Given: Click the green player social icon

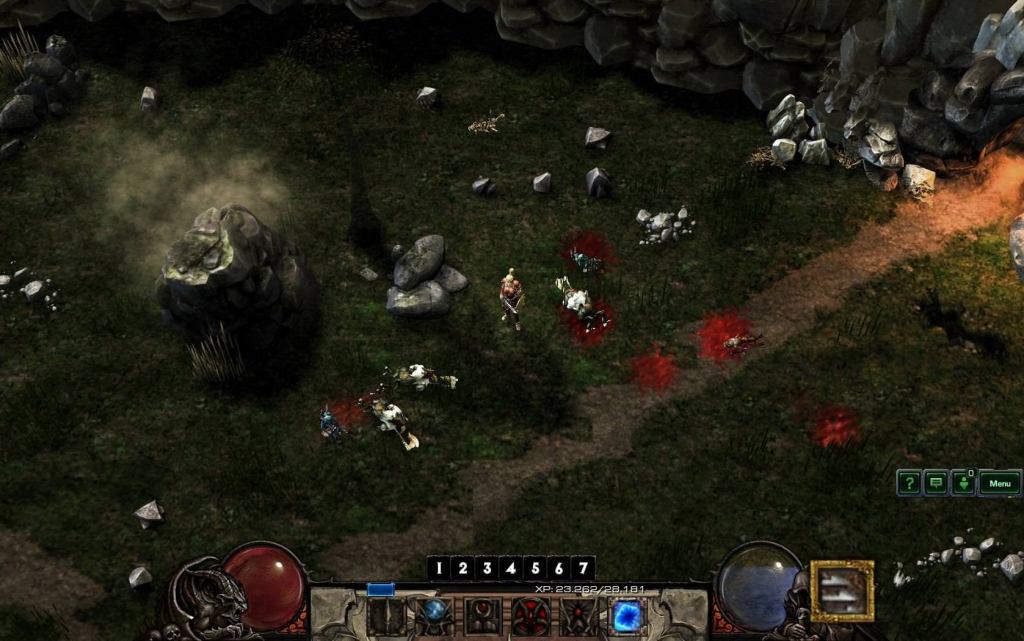Looking at the screenshot, I should click(x=963, y=483).
